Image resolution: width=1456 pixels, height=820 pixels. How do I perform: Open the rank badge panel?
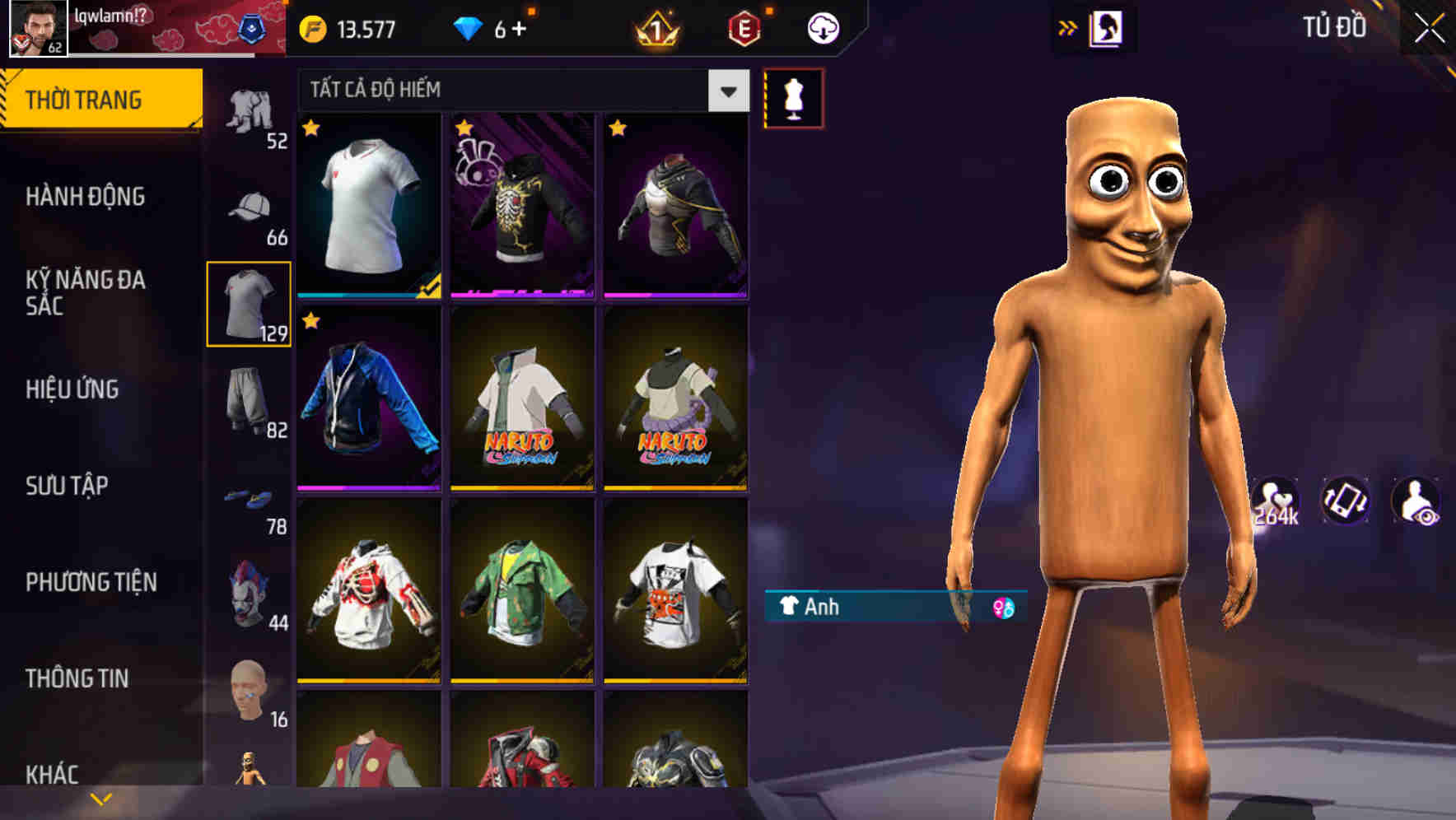pos(655,27)
